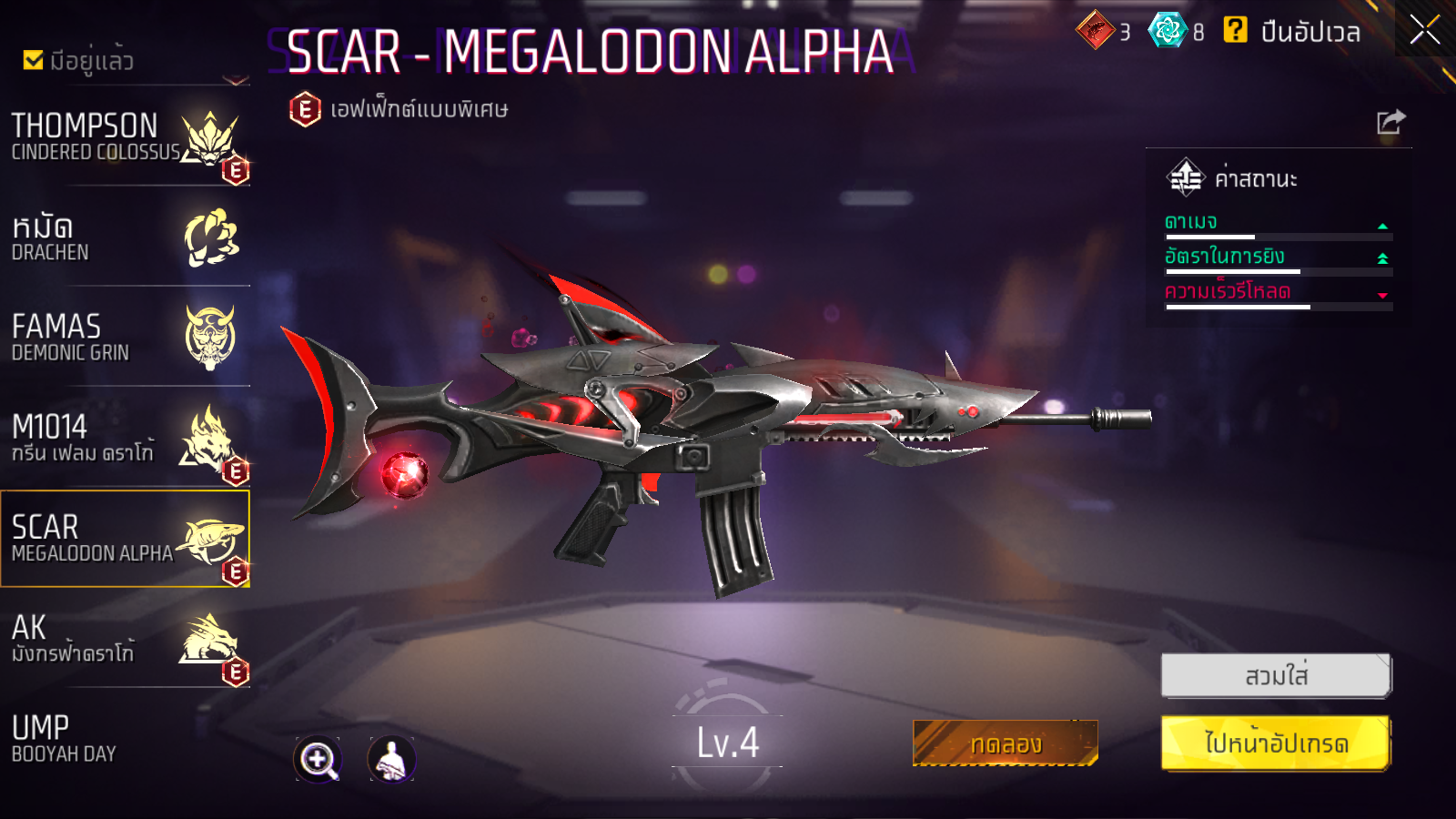The width and height of the screenshot is (1456, 819).
Task: Share the weapon skin
Action: [1390, 122]
